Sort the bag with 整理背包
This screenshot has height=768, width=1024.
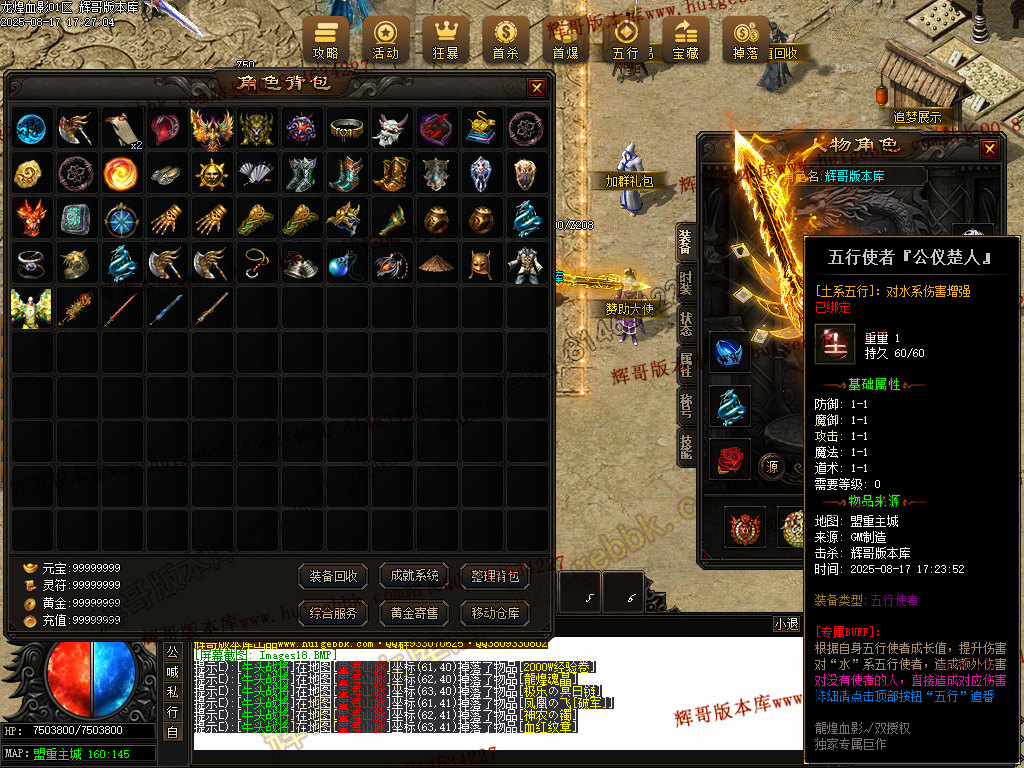click(x=495, y=576)
